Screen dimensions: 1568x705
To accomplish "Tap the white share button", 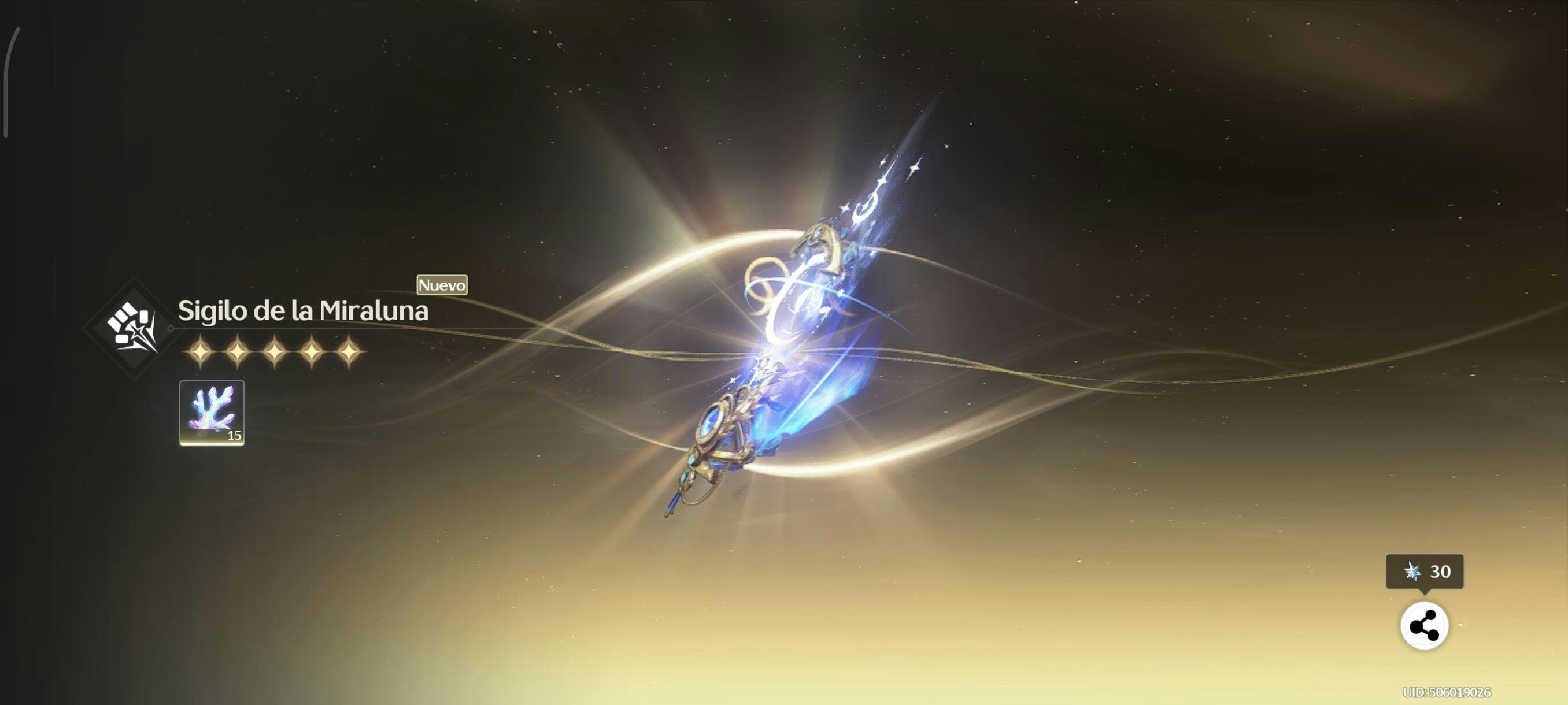I will click(x=1423, y=625).
